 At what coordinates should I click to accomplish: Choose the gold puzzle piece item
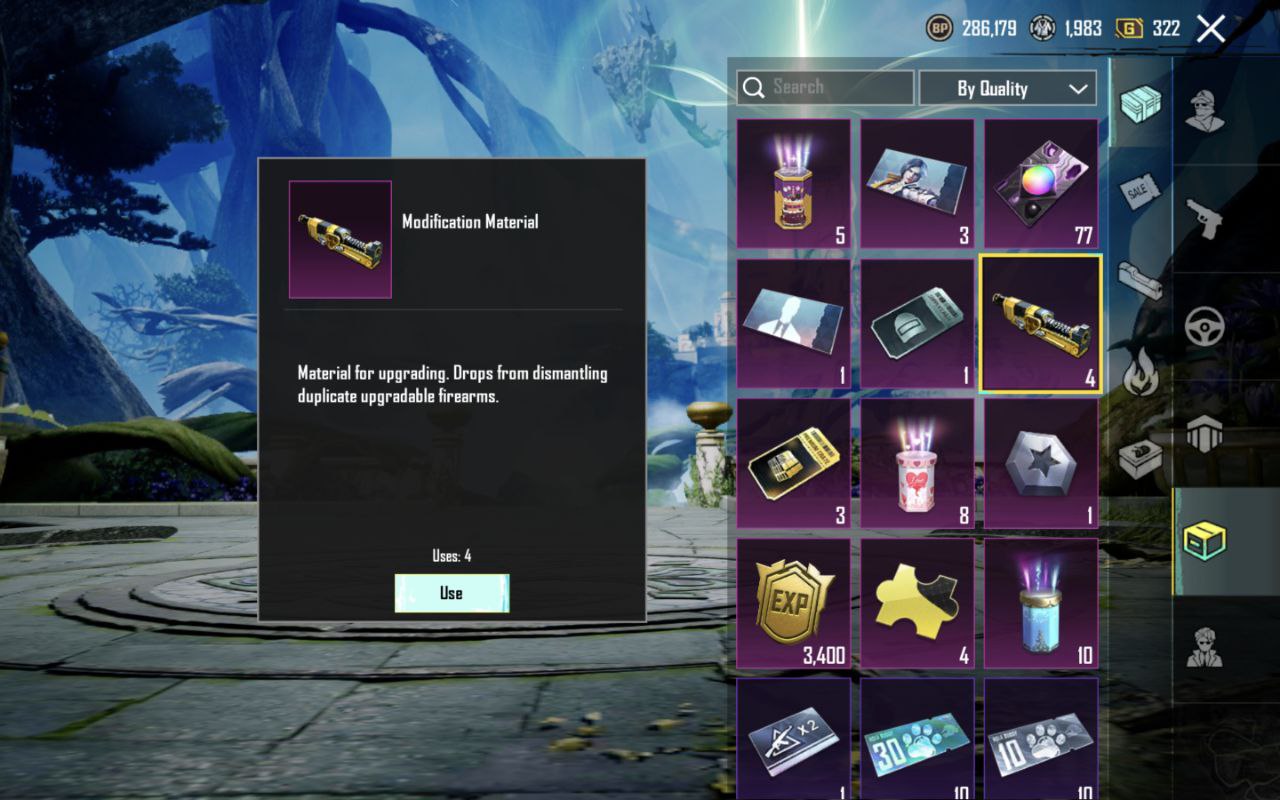coord(917,604)
